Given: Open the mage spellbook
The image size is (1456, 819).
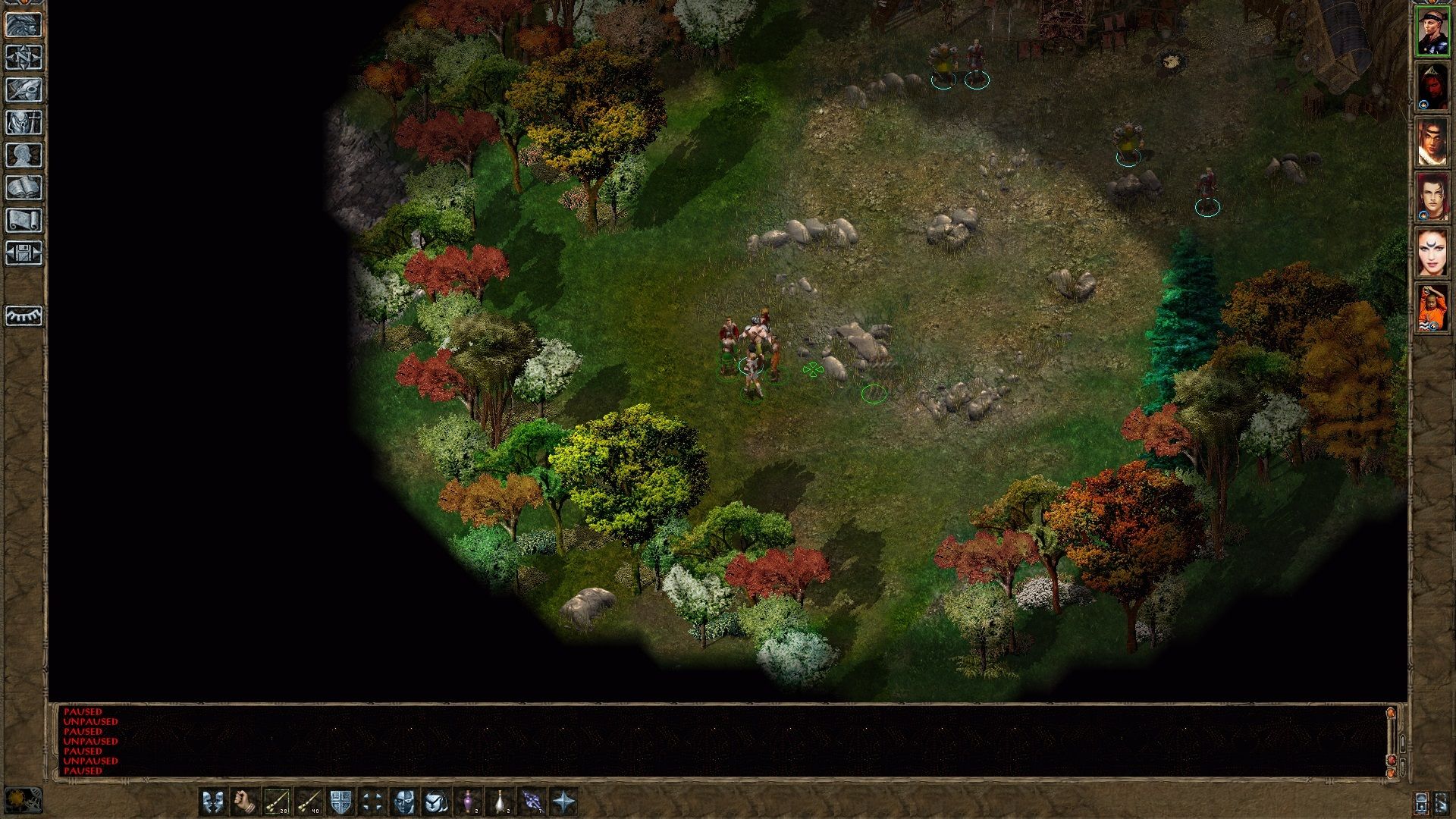Looking at the screenshot, I should tap(24, 187).
